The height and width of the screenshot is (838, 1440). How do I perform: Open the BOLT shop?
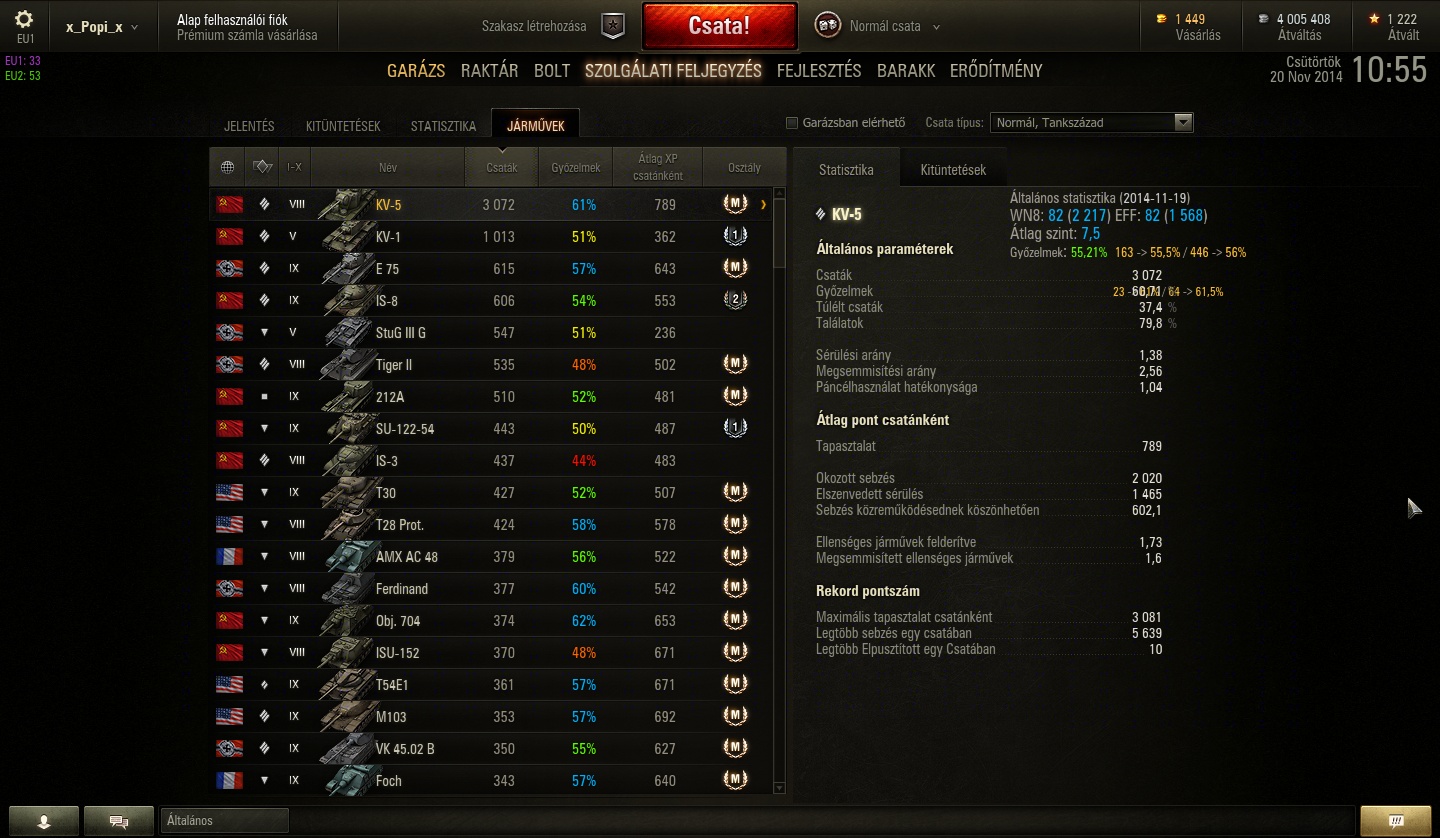[552, 71]
